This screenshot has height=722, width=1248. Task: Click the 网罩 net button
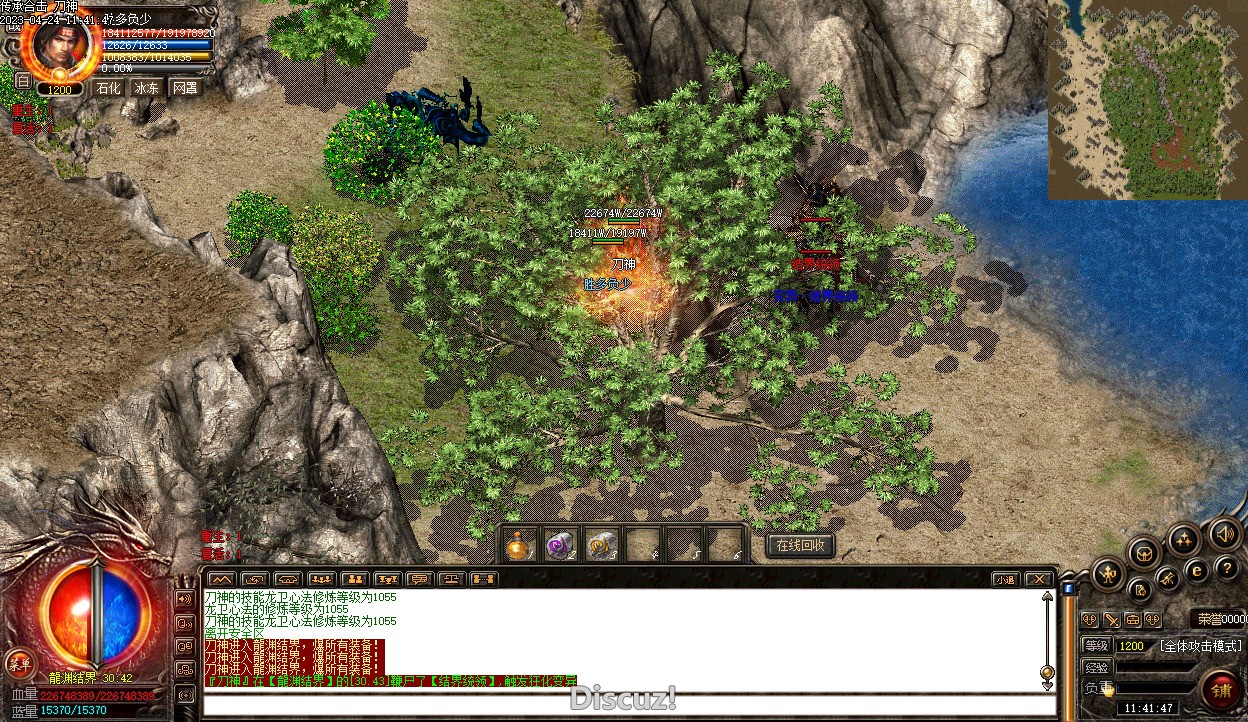(185, 88)
